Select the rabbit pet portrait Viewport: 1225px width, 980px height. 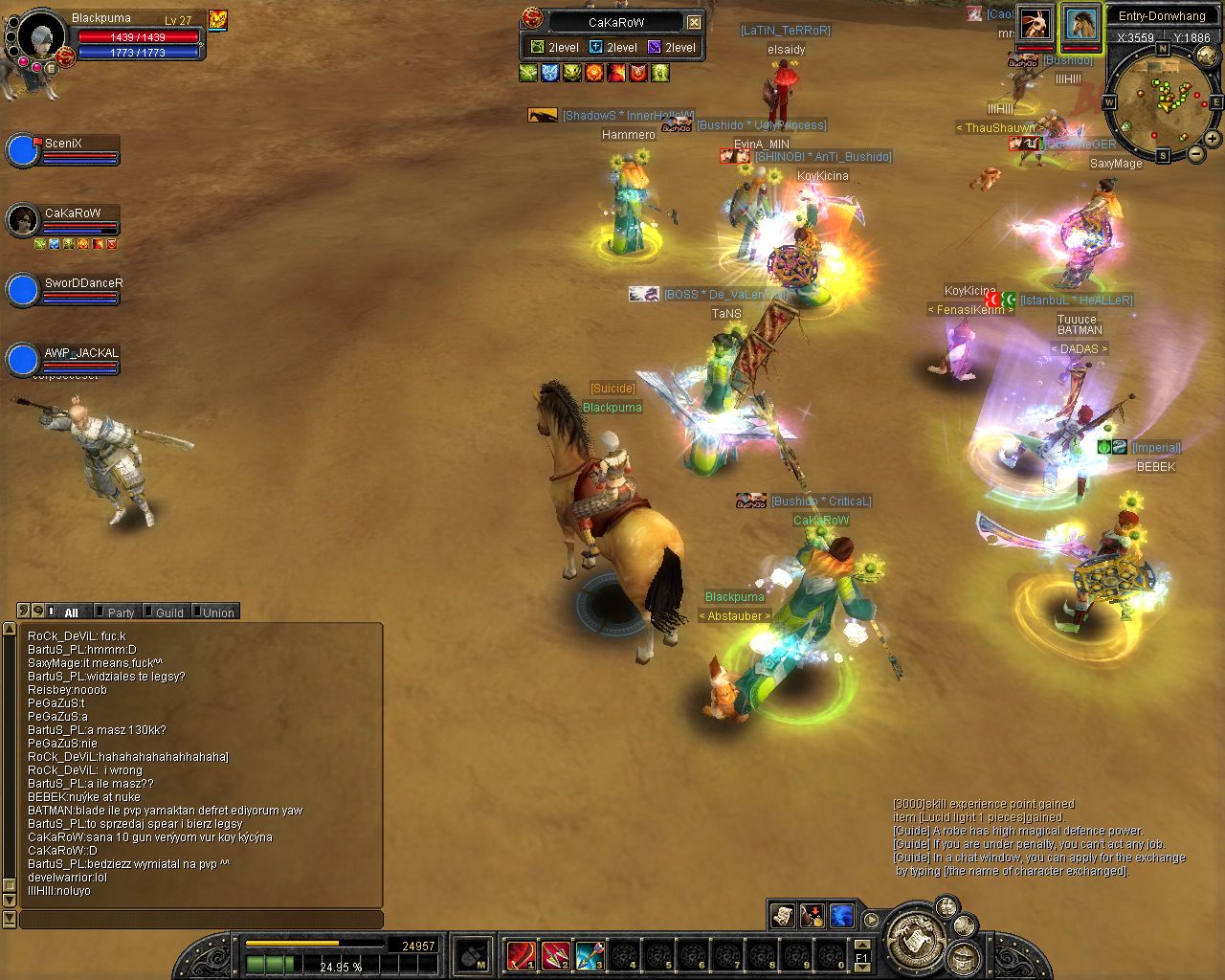(x=1034, y=24)
